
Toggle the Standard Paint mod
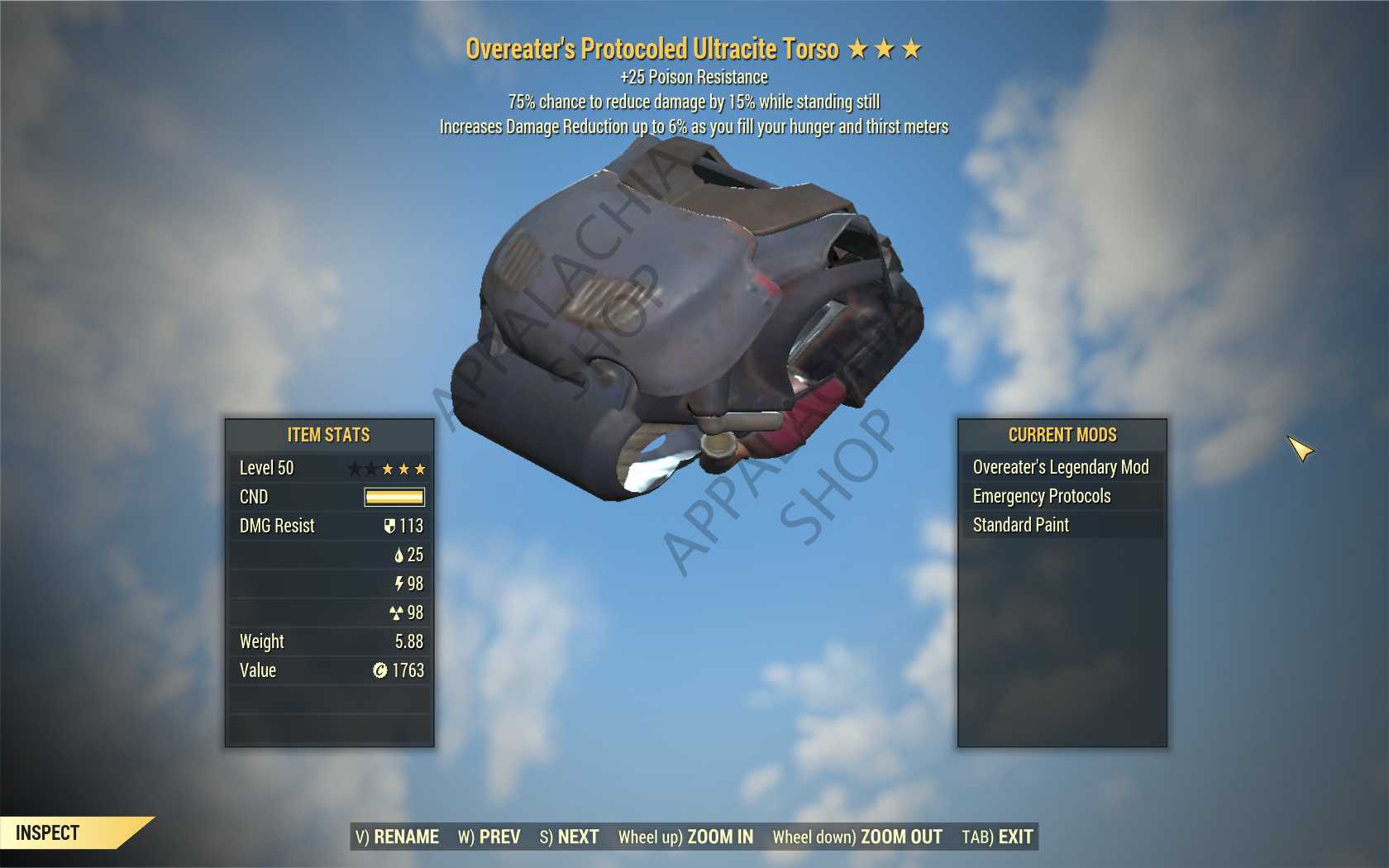click(x=1022, y=525)
